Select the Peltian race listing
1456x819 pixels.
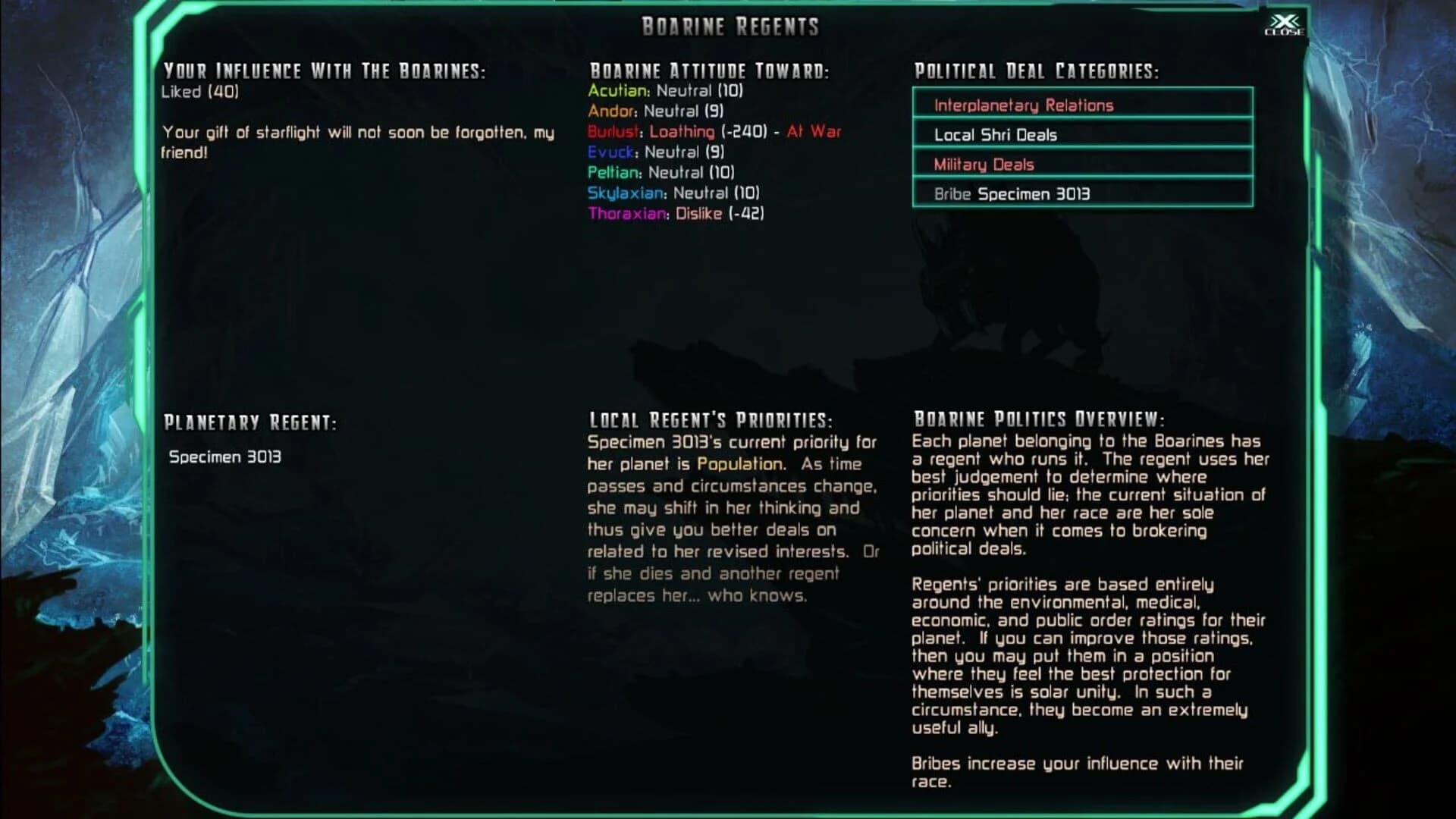pyautogui.click(x=660, y=173)
